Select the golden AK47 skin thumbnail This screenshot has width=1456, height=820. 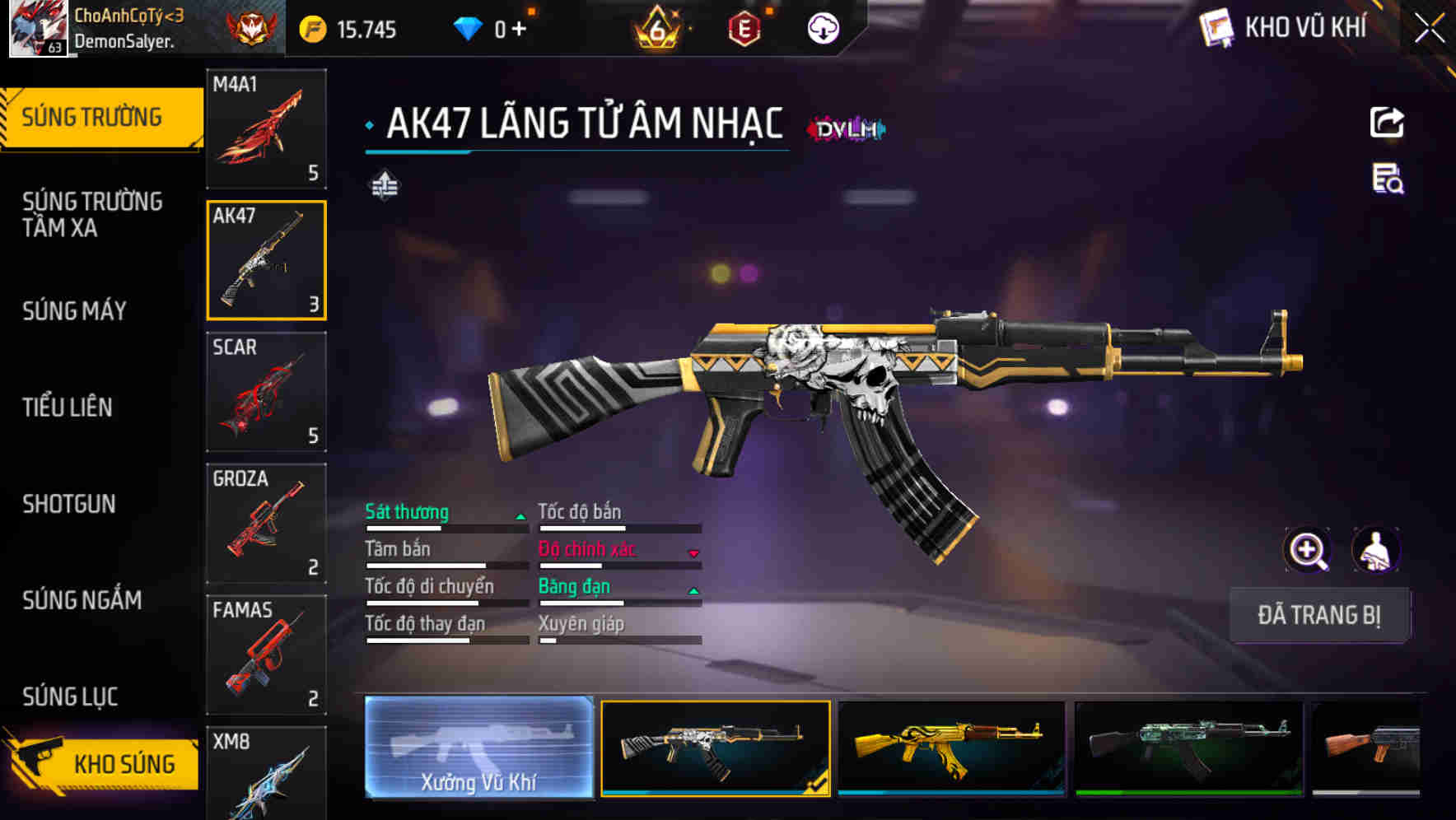(x=951, y=748)
